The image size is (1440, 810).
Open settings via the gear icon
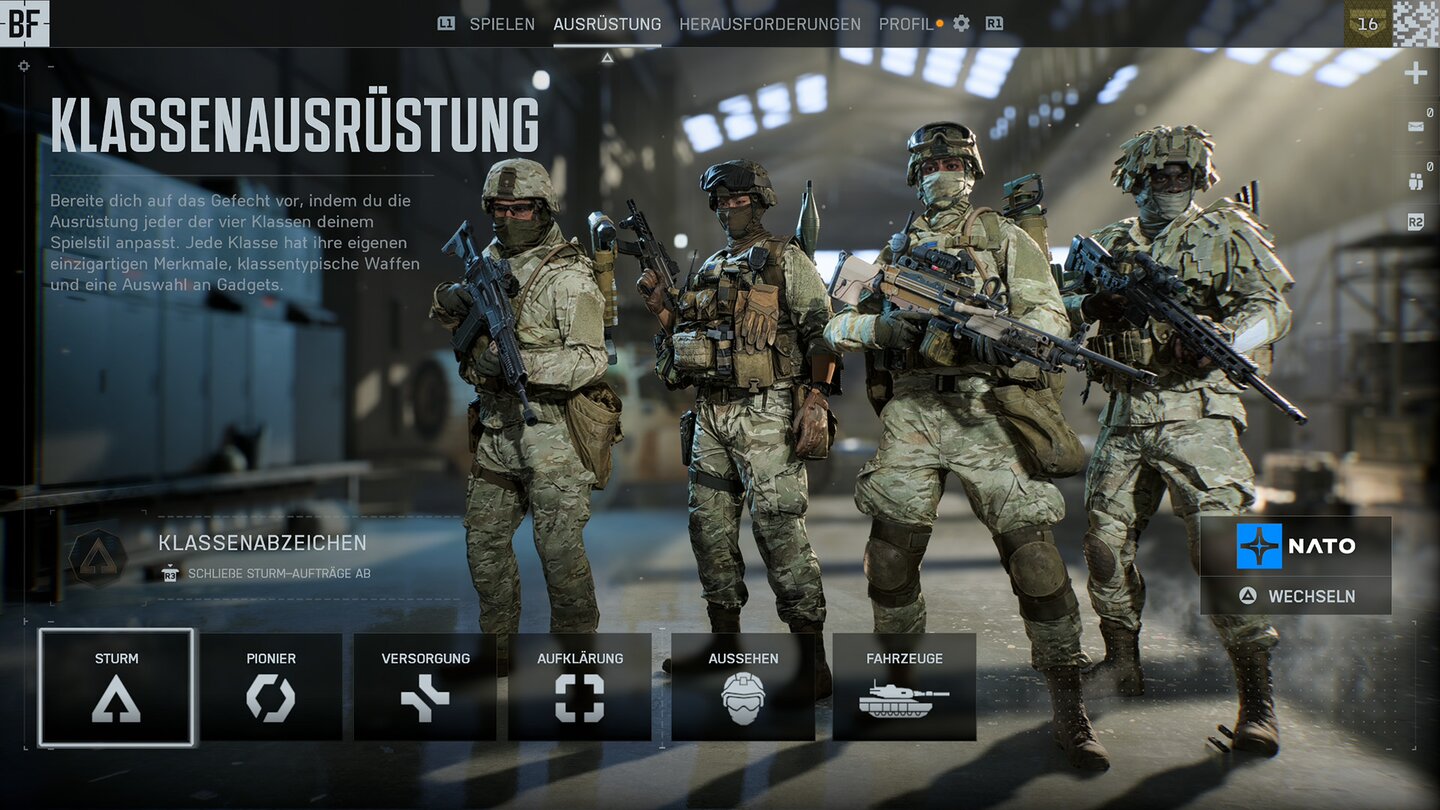[x=961, y=24]
